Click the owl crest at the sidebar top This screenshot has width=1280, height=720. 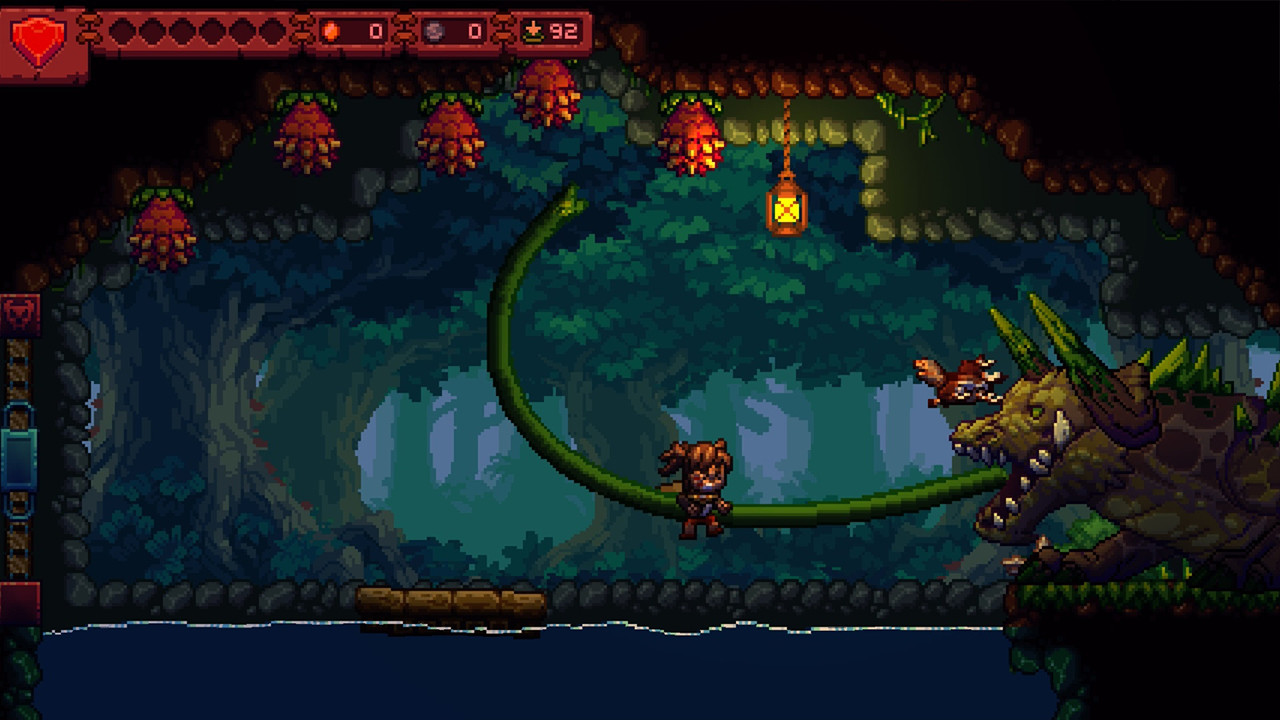click(x=20, y=313)
